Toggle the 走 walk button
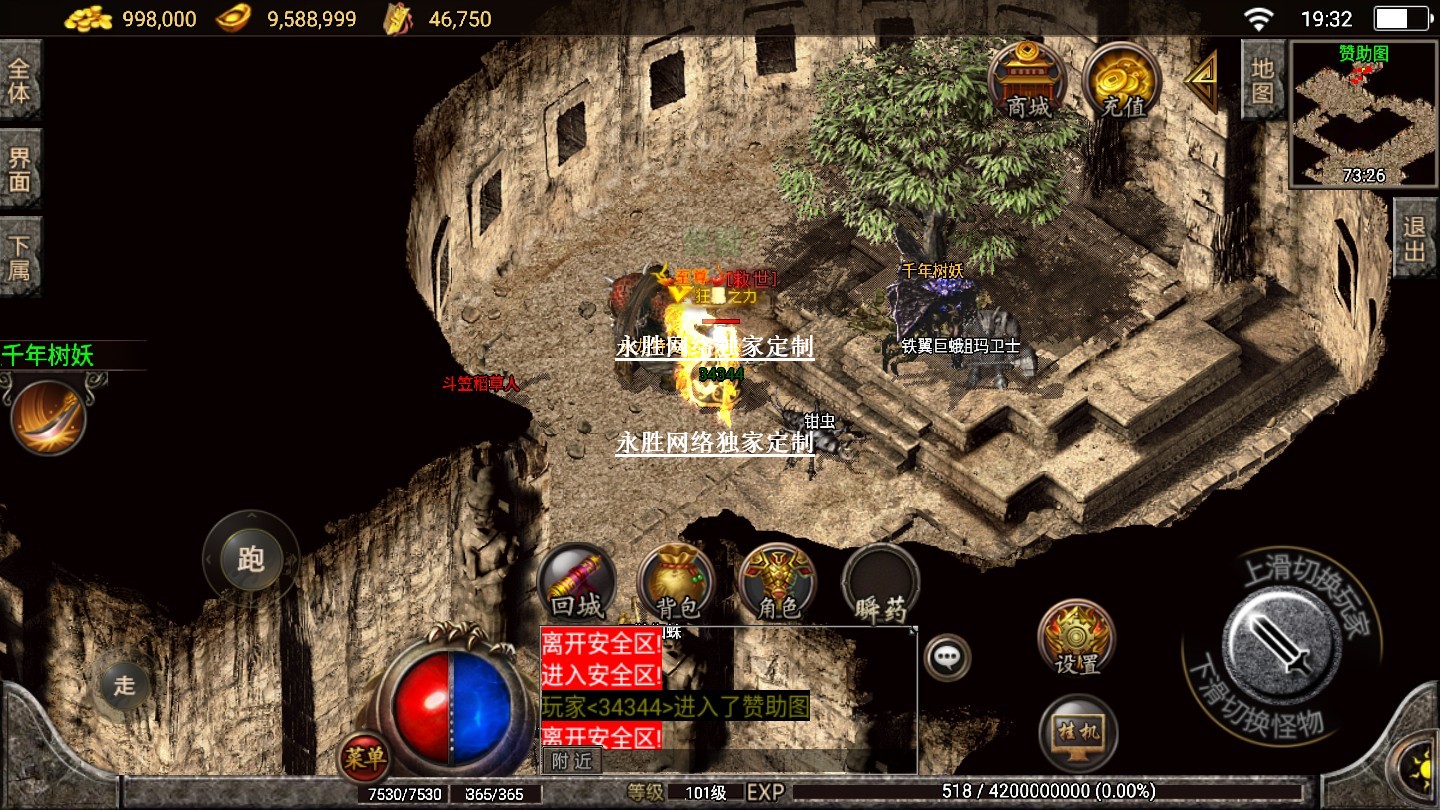 (x=124, y=685)
